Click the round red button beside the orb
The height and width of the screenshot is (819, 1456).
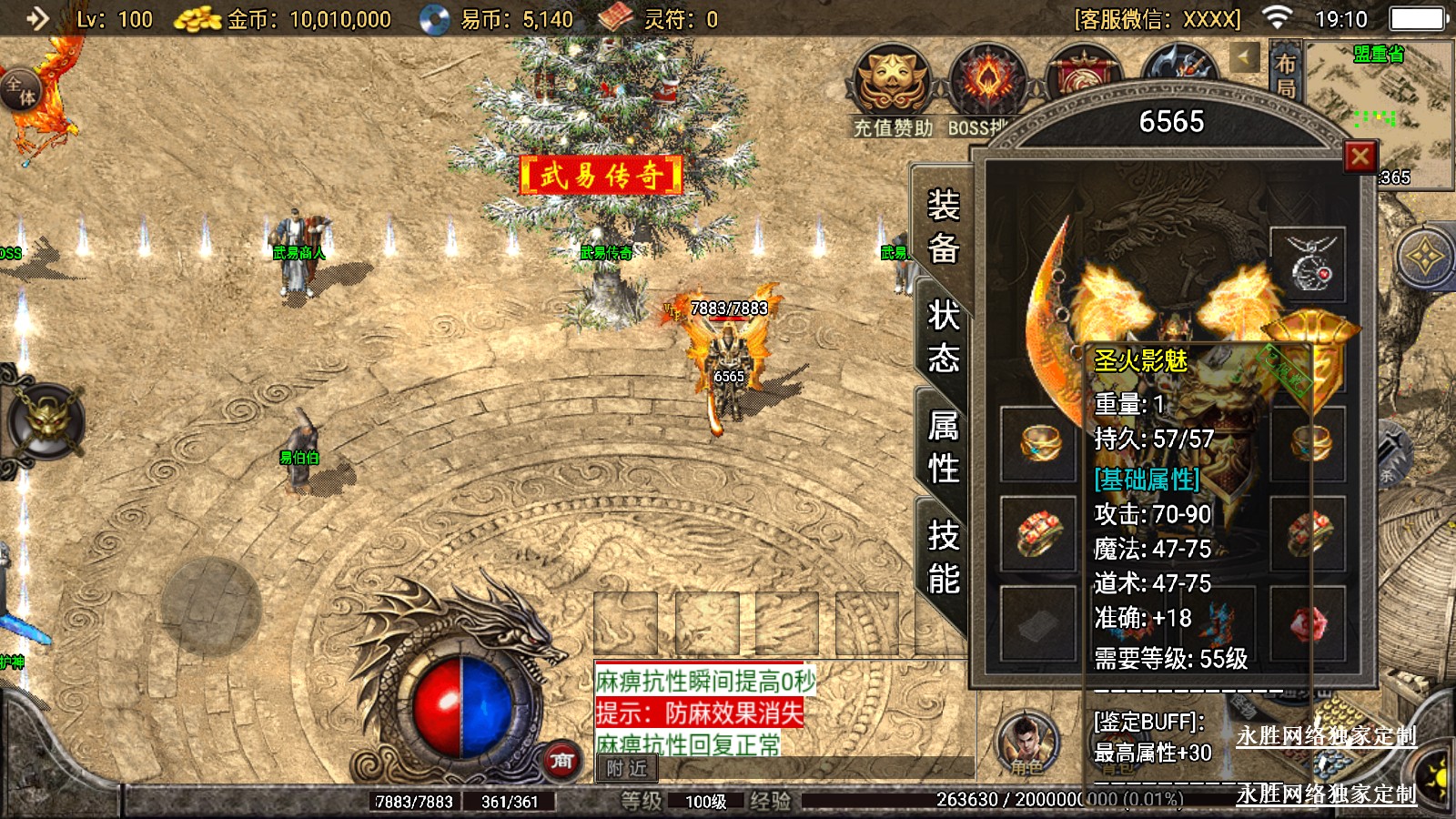(x=561, y=760)
